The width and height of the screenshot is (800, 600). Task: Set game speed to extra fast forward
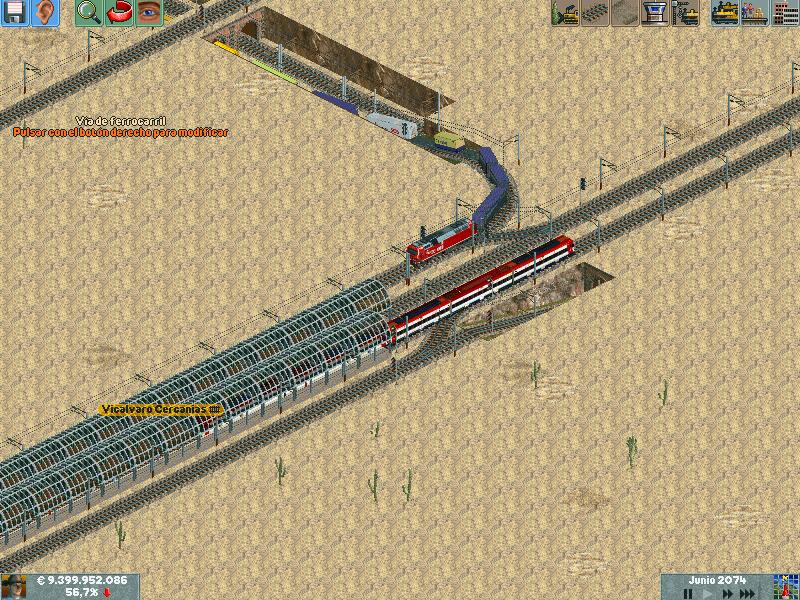(749, 593)
